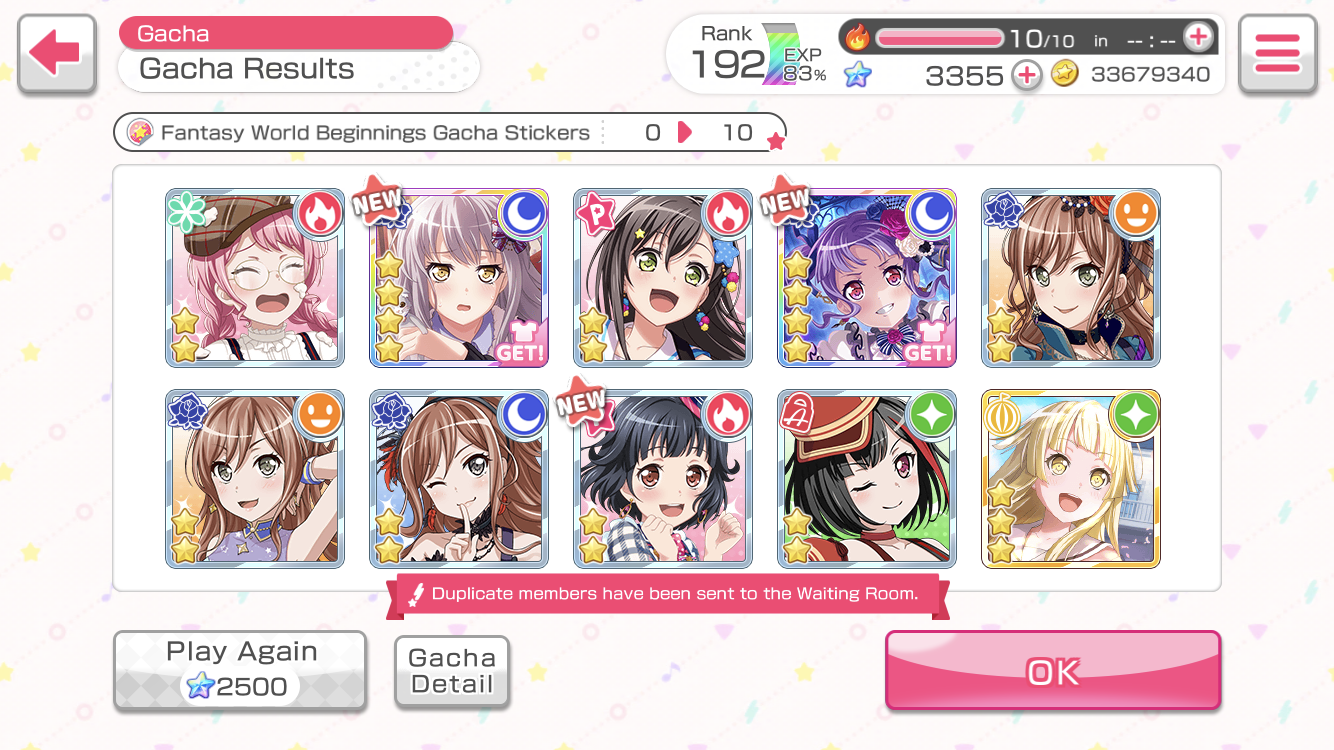Buy more stars with the plus button
Screen dimensions: 1334x750
tap(1026, 75)
